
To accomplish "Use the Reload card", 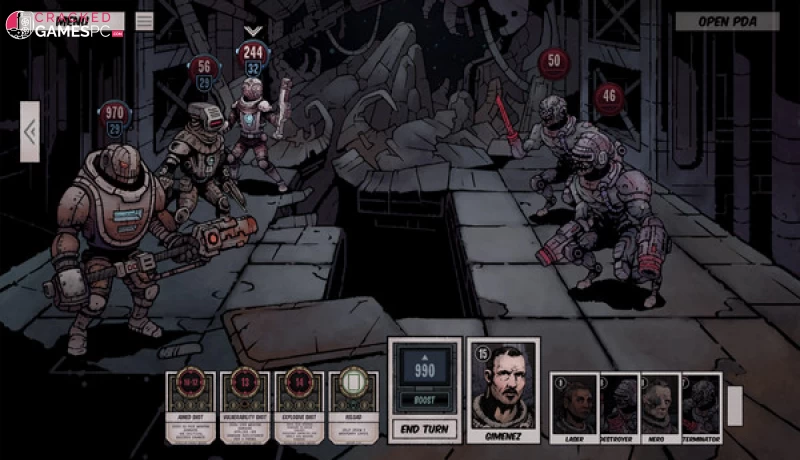I will click(x=354, y=407).
